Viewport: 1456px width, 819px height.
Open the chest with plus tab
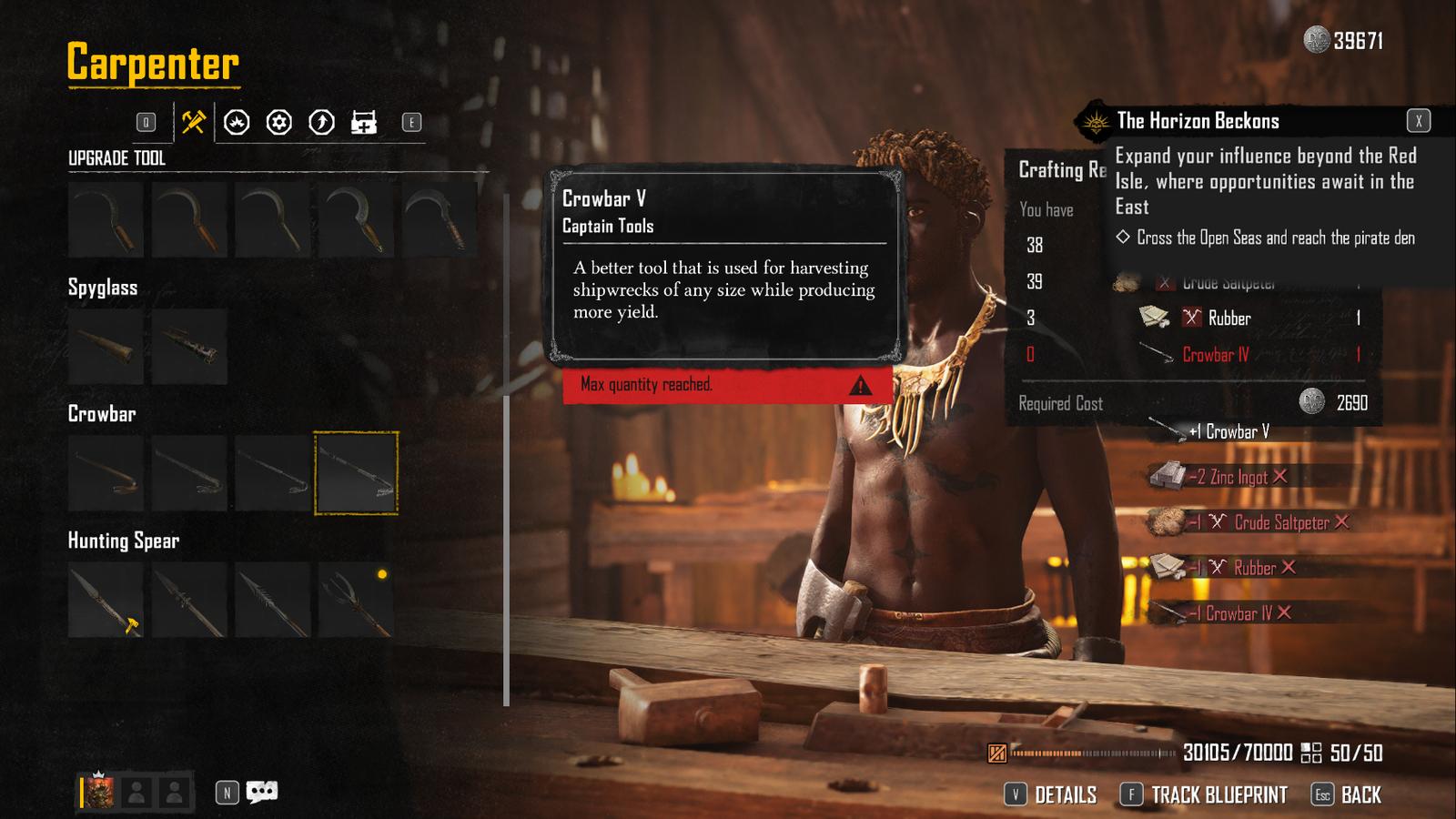click(x=364, y=122)
